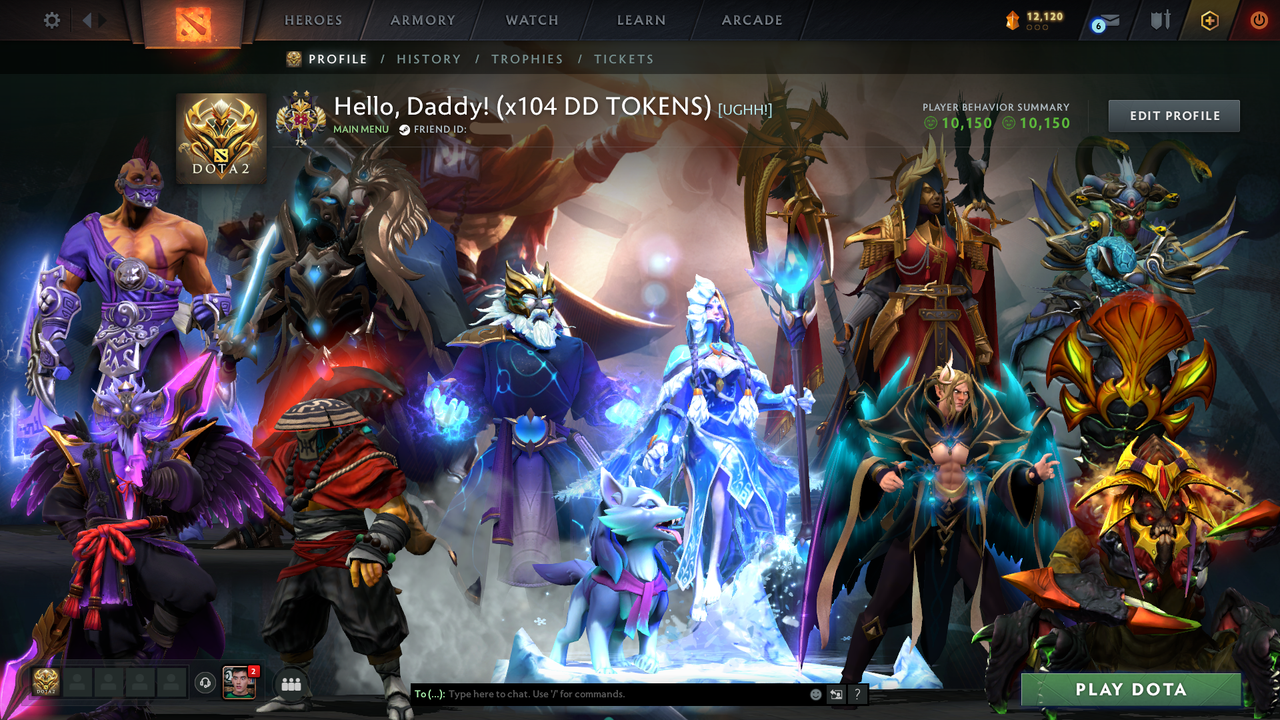The height and width of the screenshot is (720, 1280).
Task: Open the settings gear icon
Action: tap(51, 19)
